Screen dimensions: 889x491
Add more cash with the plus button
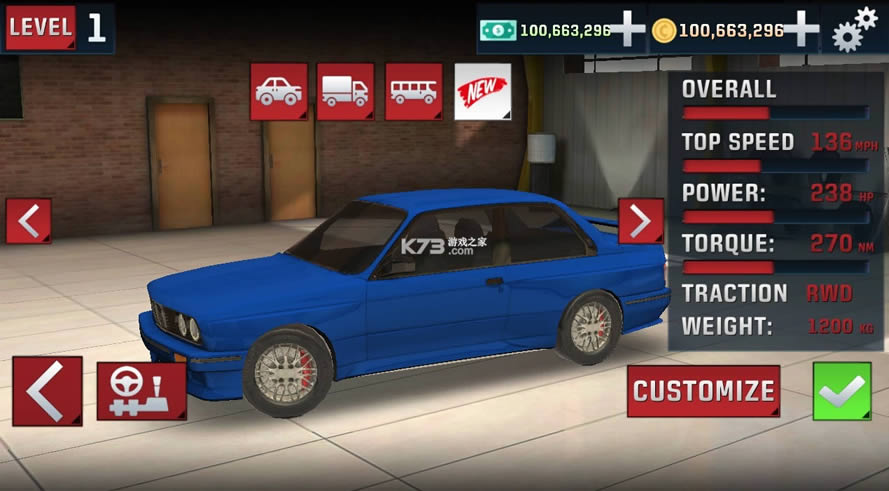click(627, 30)
